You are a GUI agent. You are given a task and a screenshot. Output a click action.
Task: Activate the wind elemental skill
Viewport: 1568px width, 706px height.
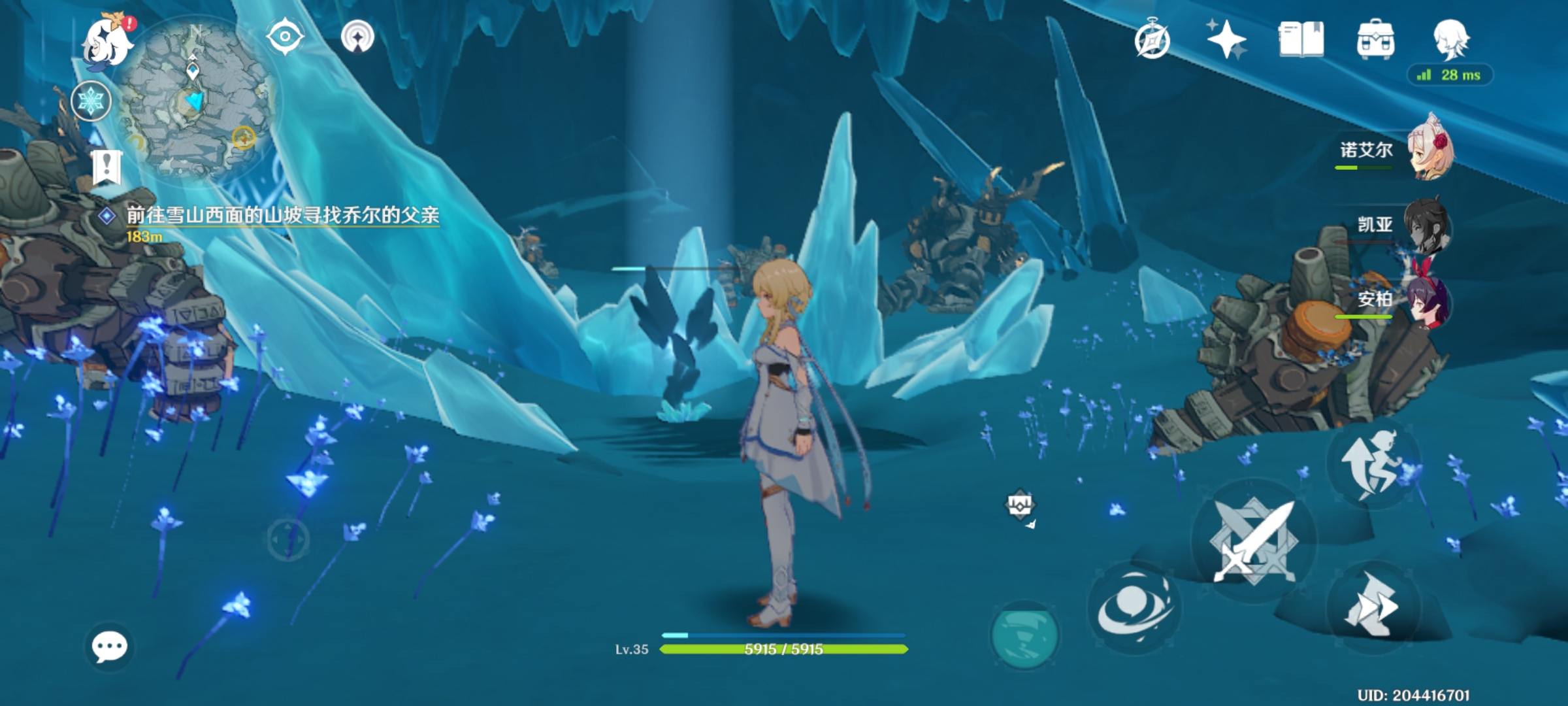(x=1134, y=608)
